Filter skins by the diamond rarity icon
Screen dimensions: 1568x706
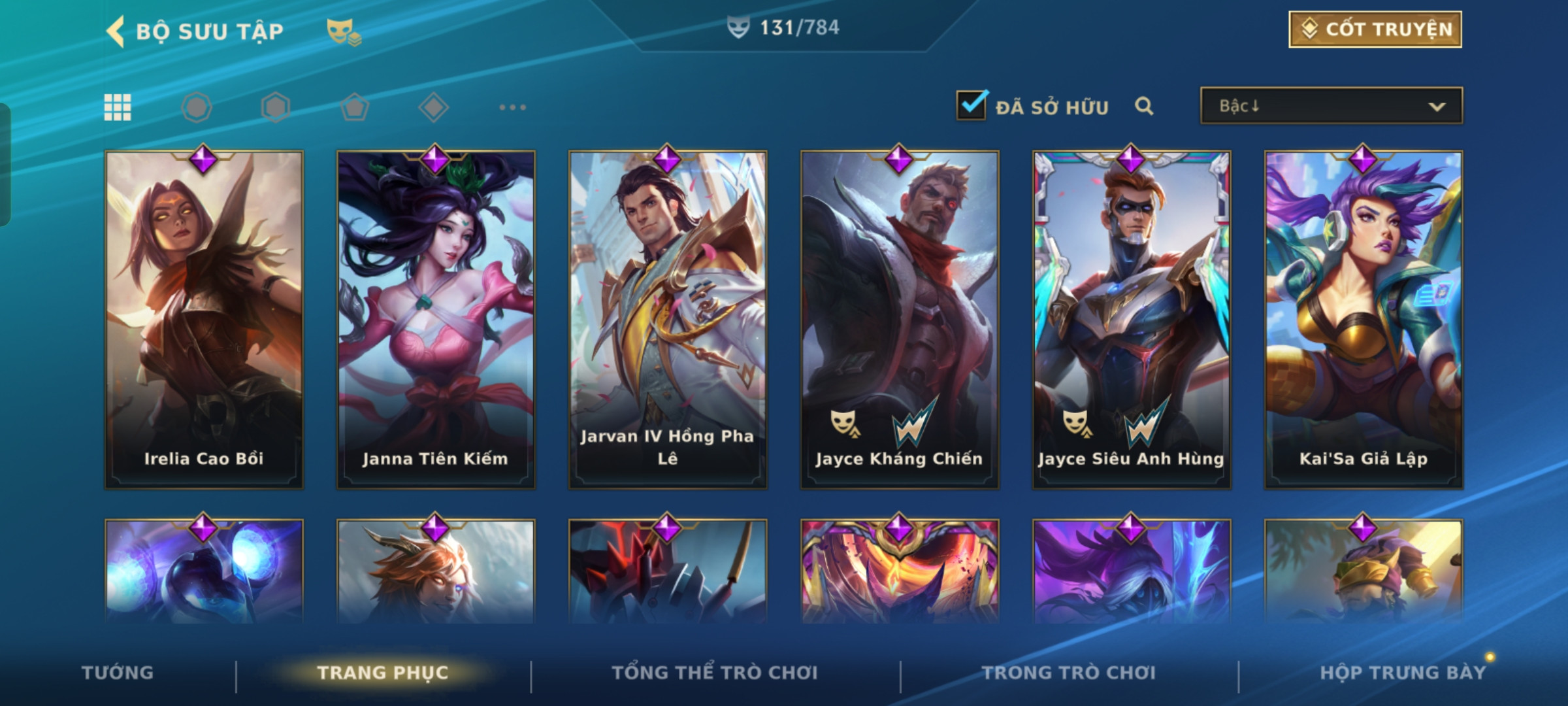433,107
